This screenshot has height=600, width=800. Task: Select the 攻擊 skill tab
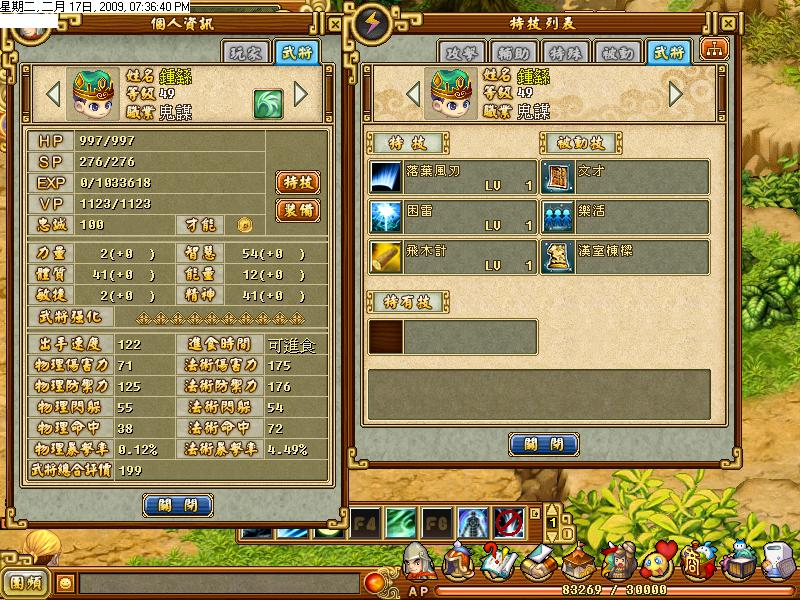pyautogui.click(x=460, y=53)
